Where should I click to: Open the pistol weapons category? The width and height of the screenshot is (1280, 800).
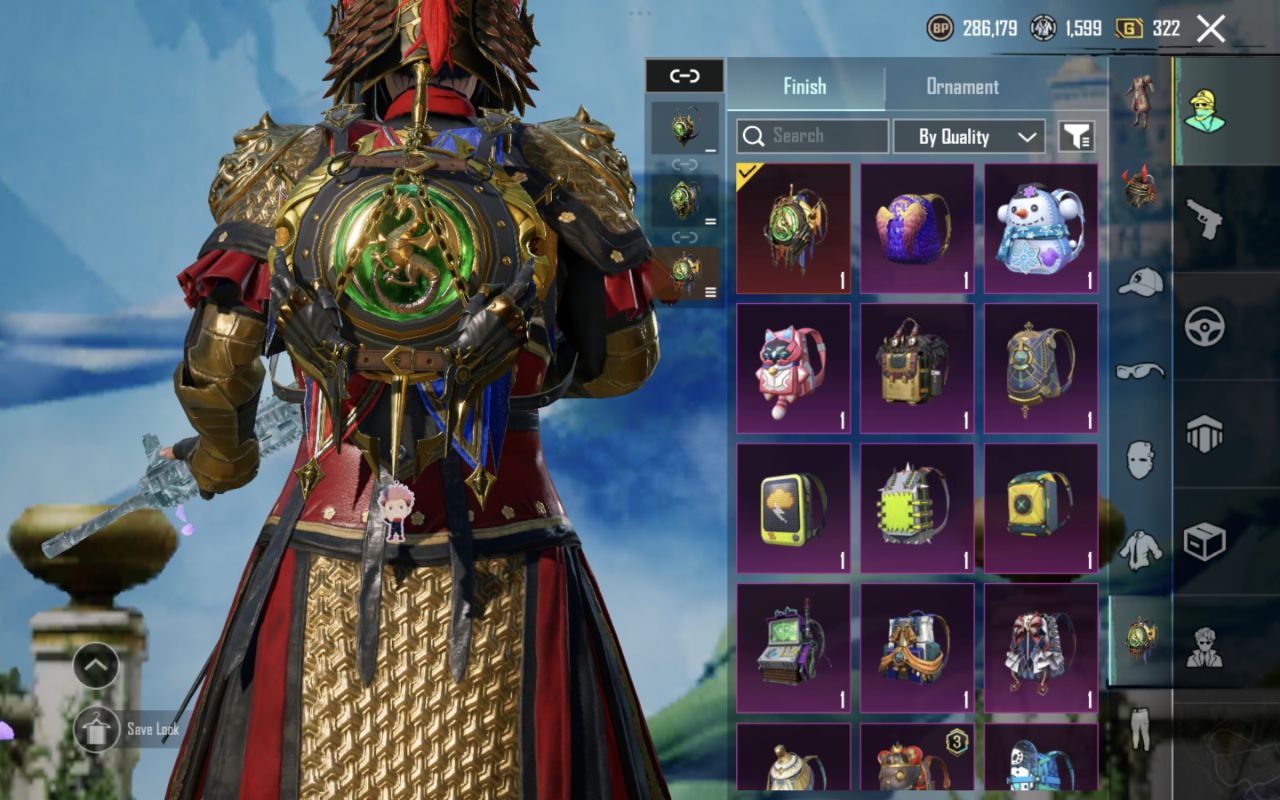1204,218
